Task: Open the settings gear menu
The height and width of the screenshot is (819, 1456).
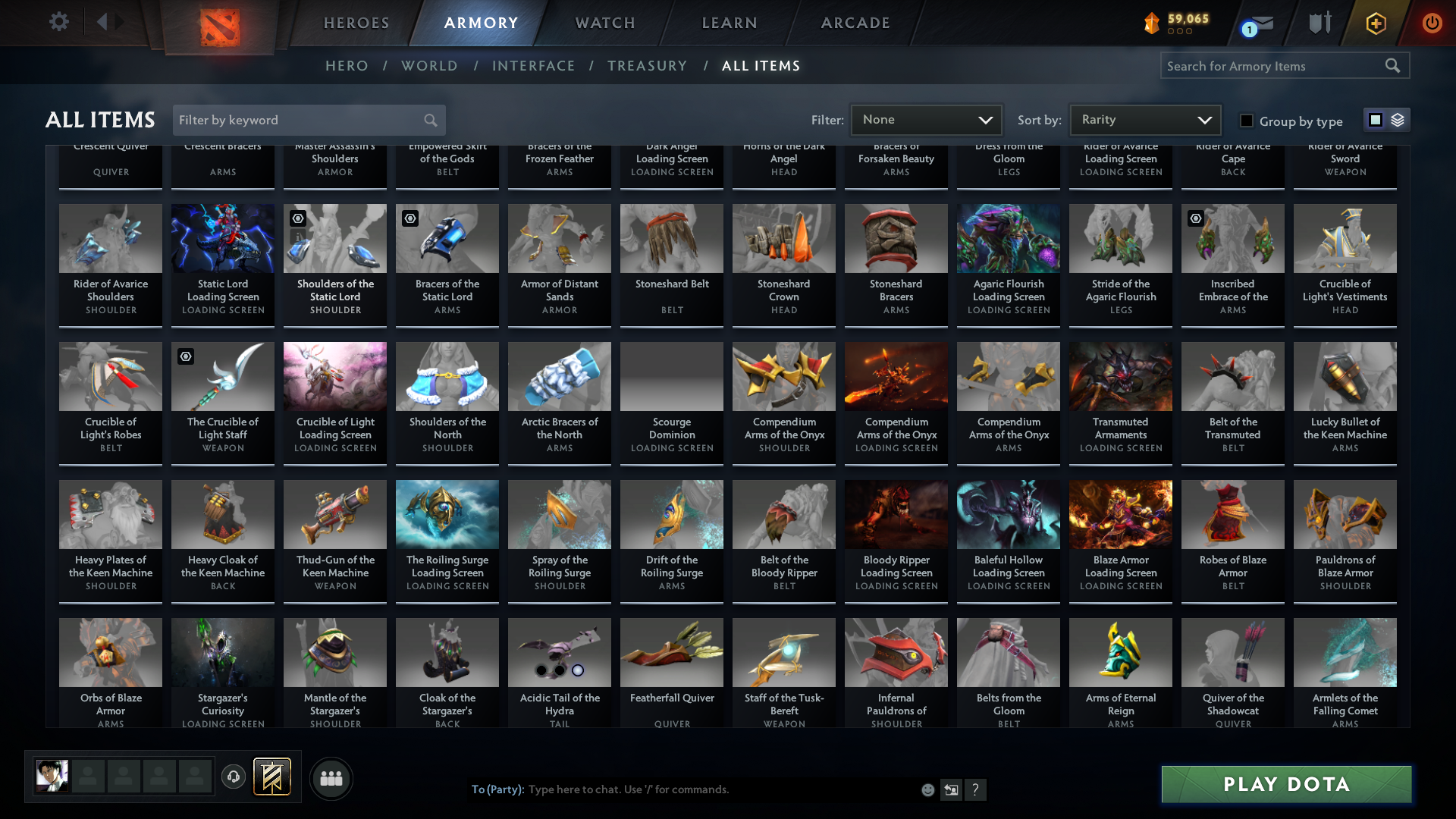Action: point(59,22)
